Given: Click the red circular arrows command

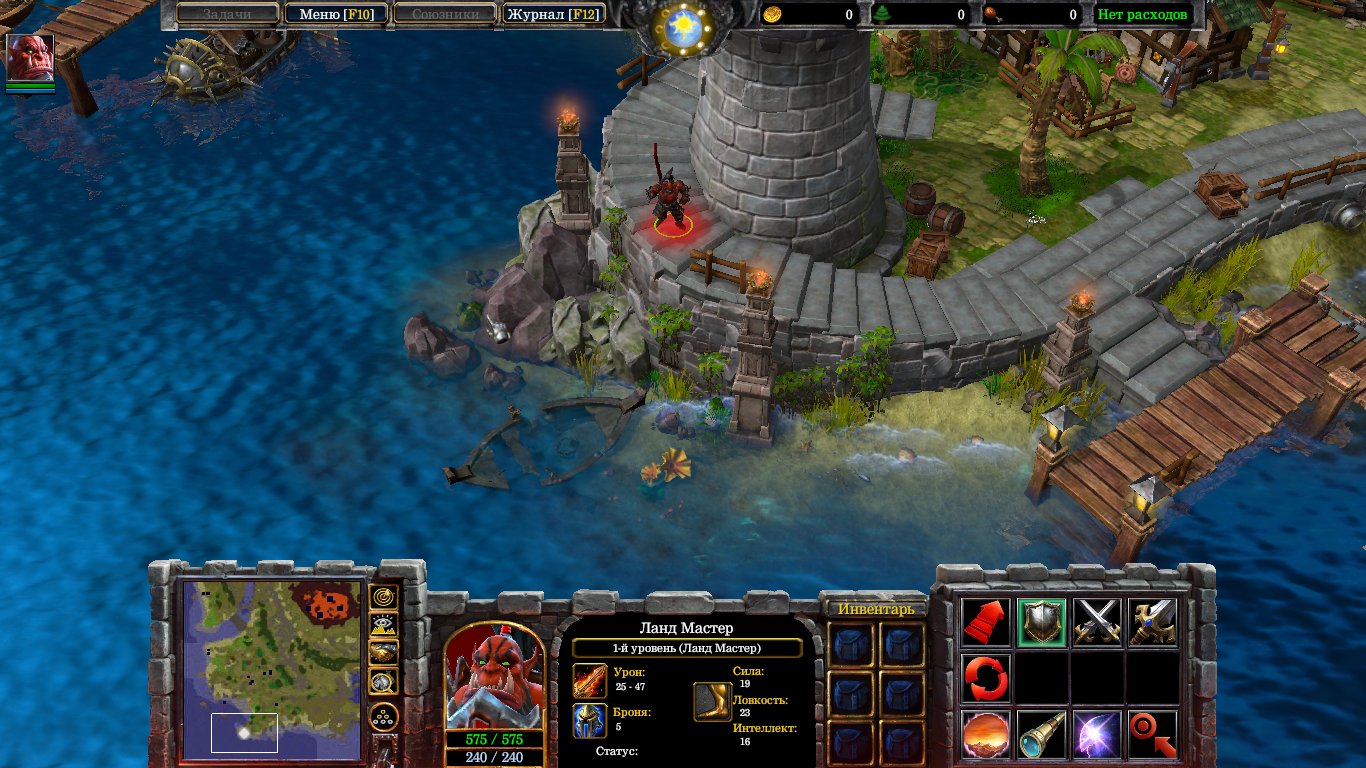Looking at the screenshot, I should pos(986,678).
